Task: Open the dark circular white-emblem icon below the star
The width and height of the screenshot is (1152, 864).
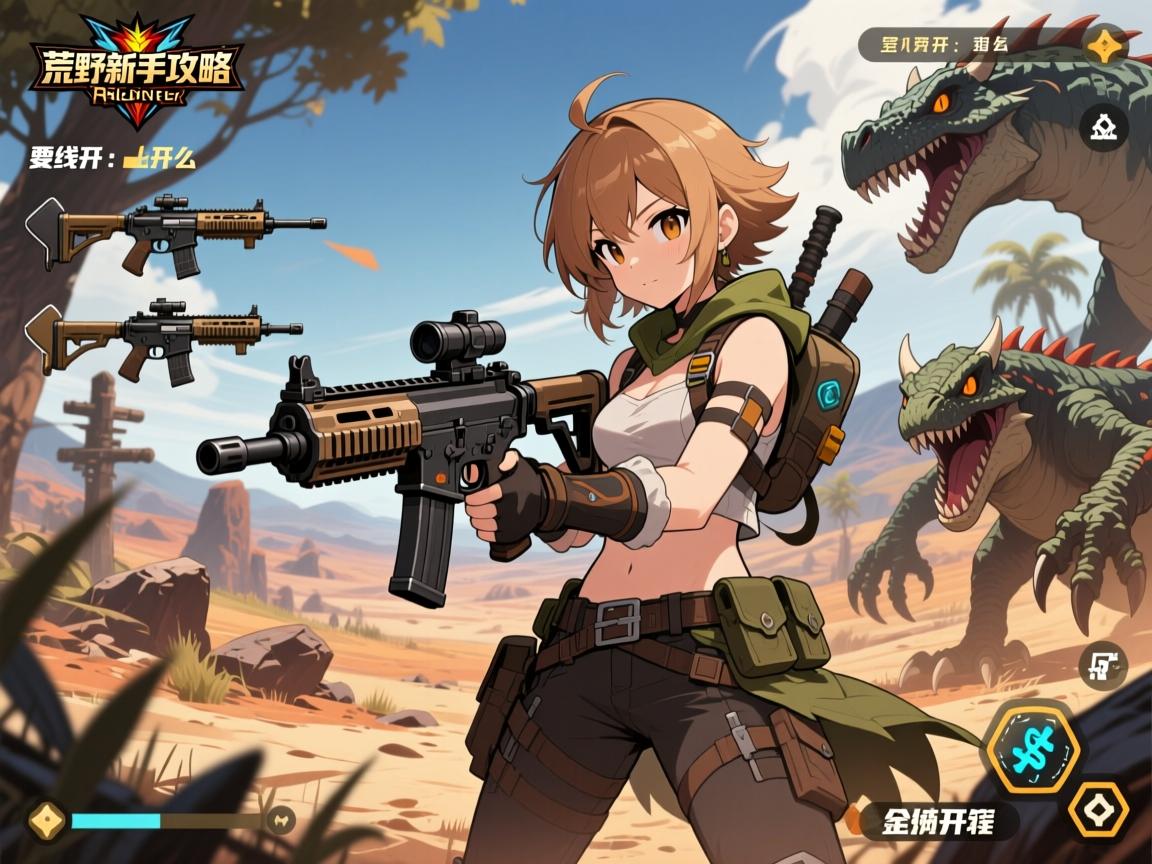Action: coord(1104,127)
